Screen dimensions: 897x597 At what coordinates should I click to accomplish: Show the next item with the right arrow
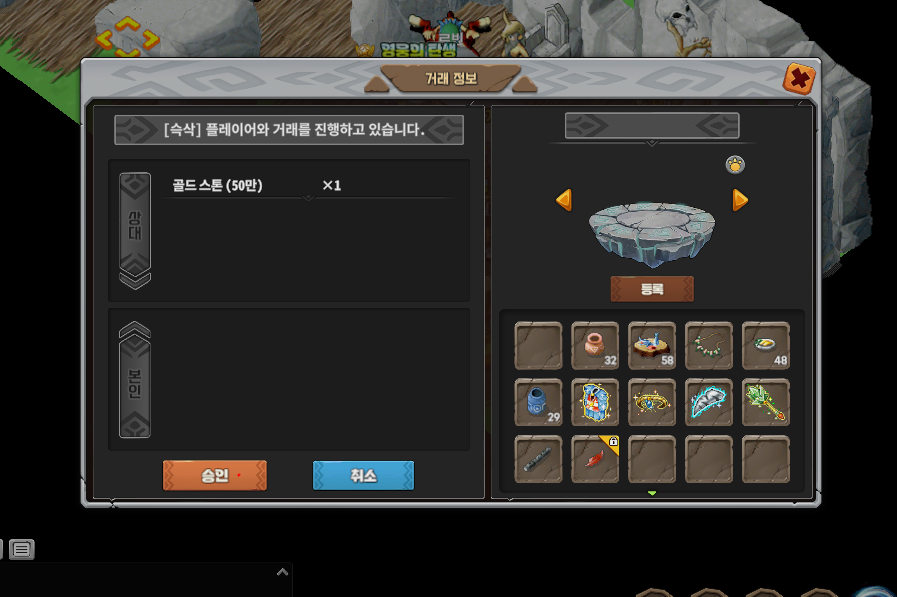[x=740, y=200]
